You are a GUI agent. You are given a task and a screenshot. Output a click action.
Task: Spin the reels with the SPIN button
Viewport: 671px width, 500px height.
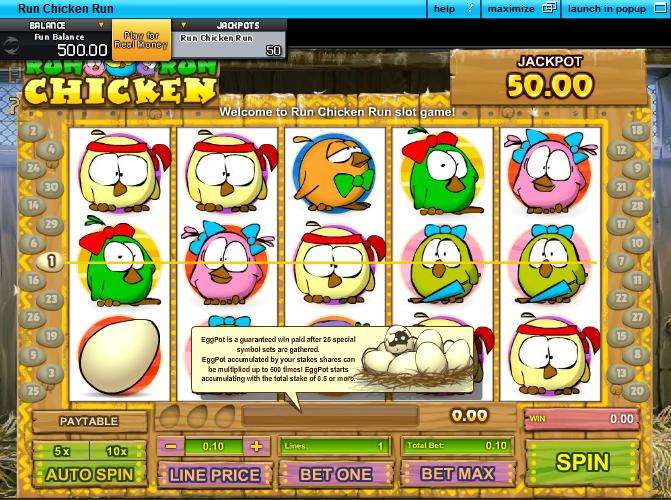[582, 462]
